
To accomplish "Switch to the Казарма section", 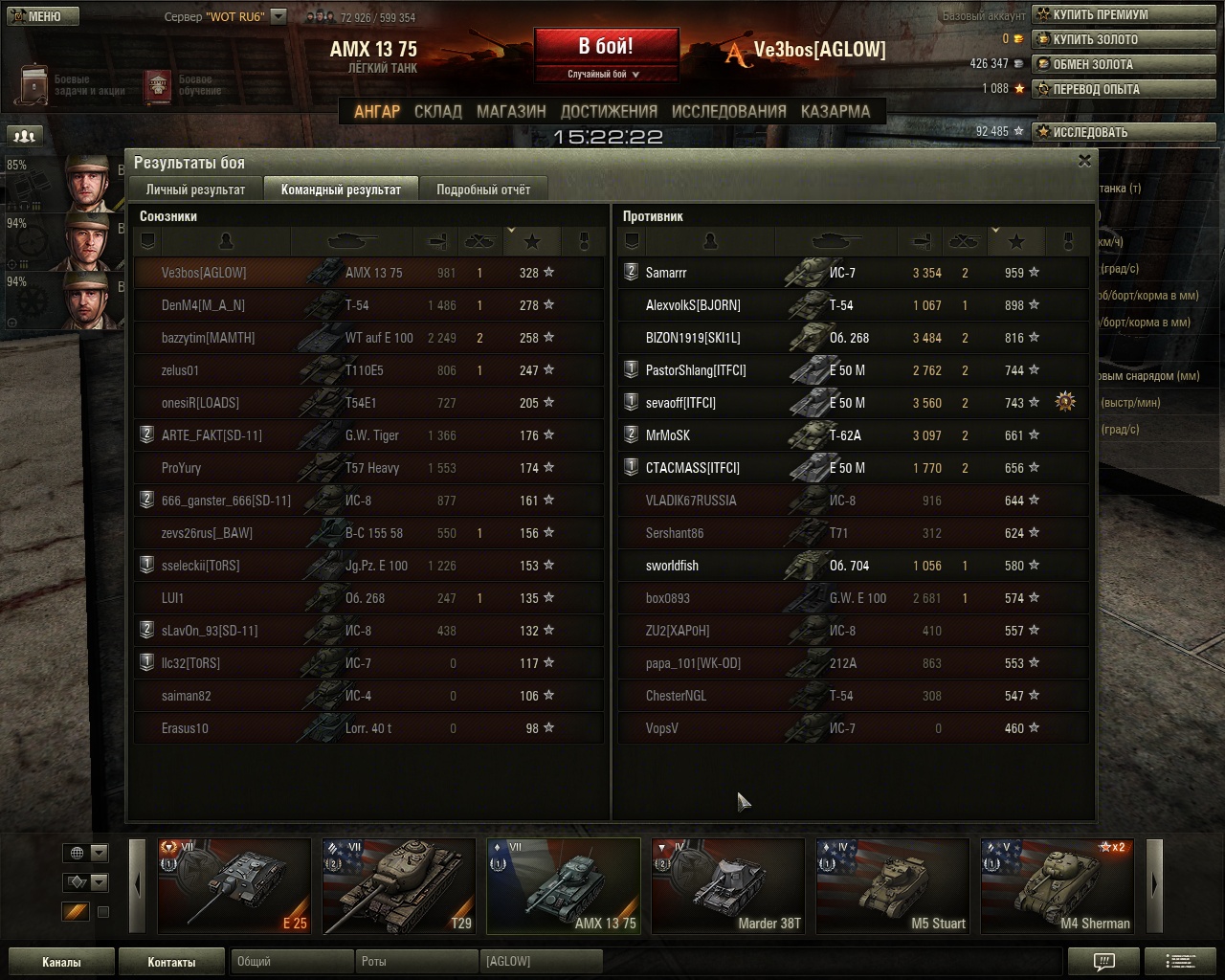I will point(835,111).
